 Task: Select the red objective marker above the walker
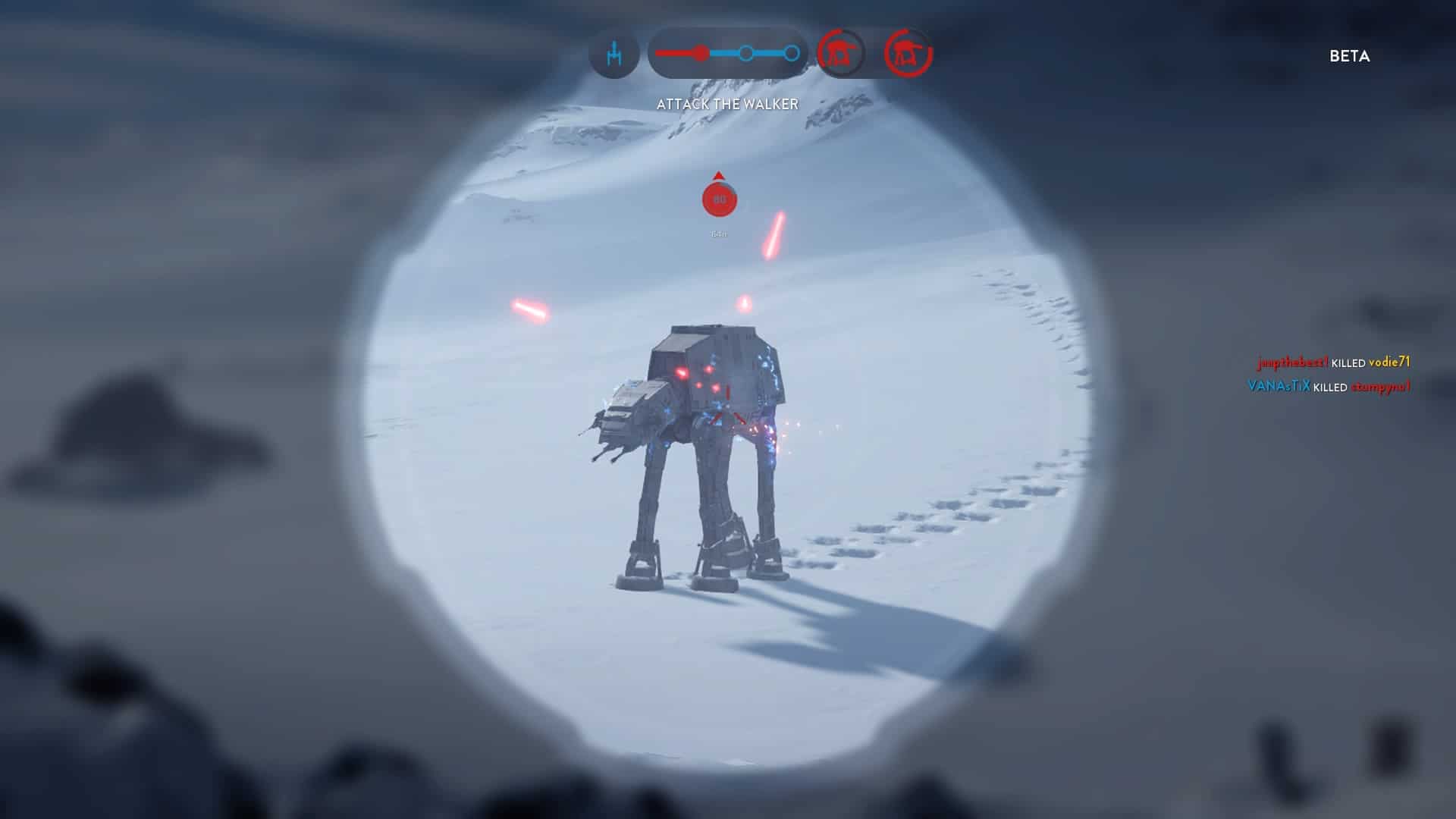[719, 199]
